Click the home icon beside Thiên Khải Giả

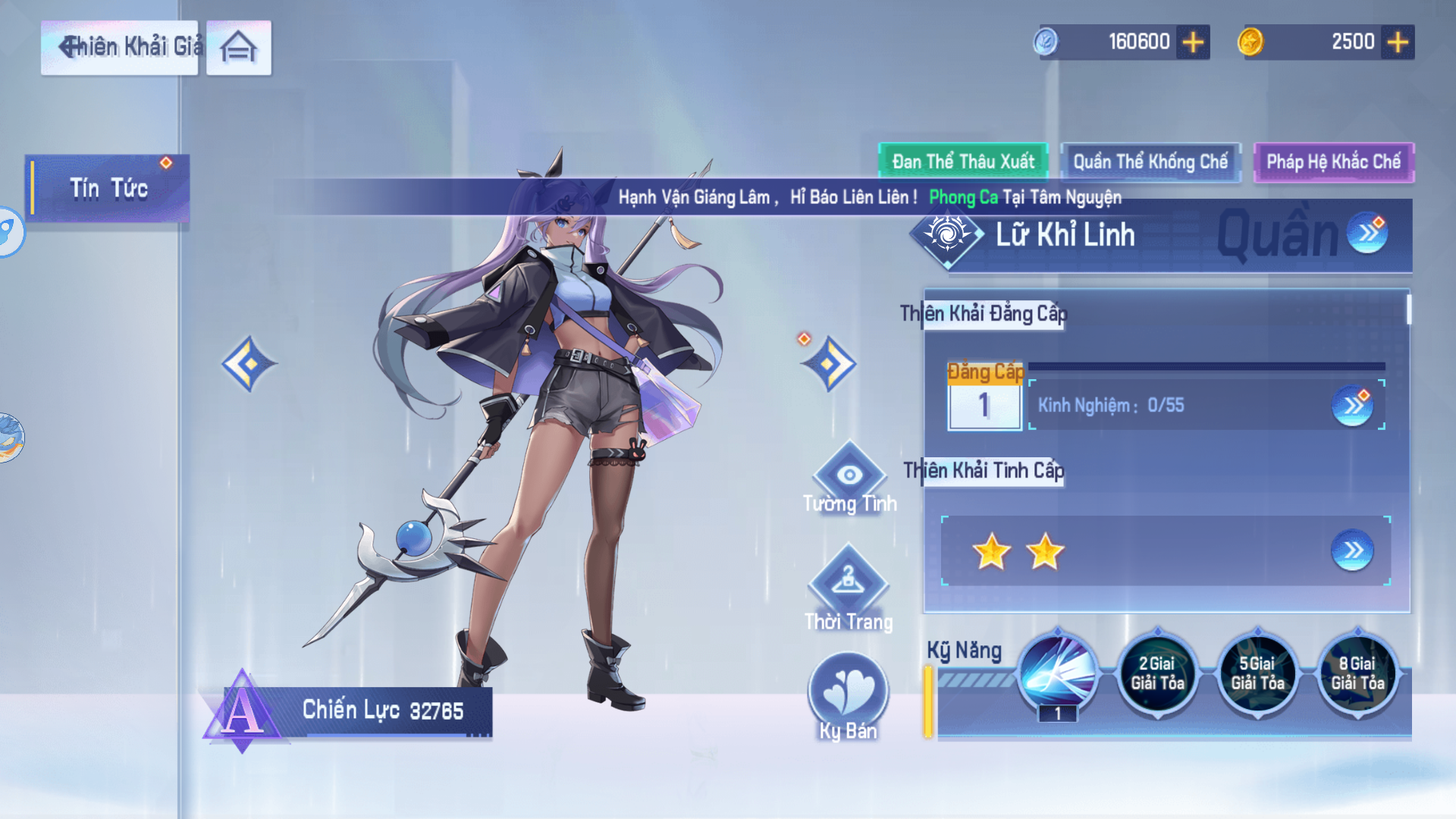[x=237, y=47]
